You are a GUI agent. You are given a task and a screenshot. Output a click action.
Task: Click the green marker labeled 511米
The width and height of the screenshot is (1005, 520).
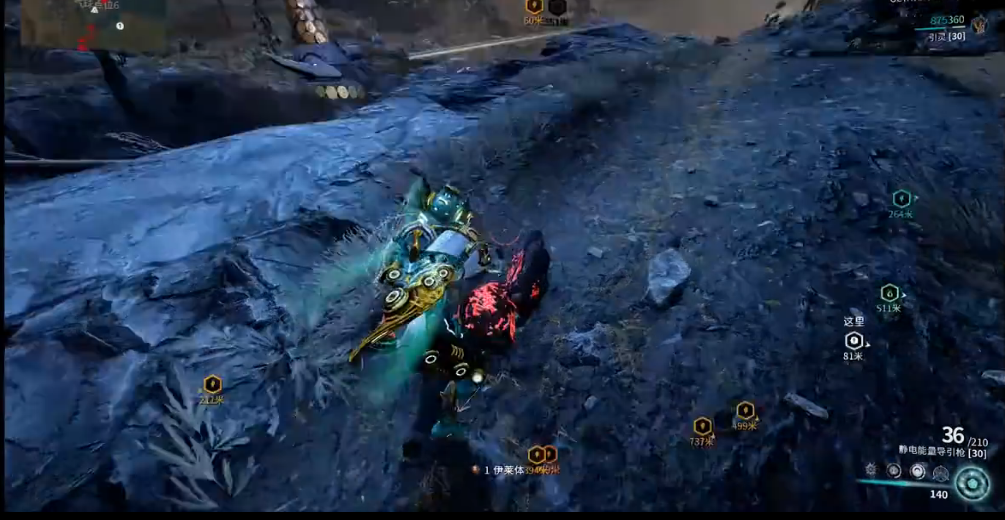889,293
